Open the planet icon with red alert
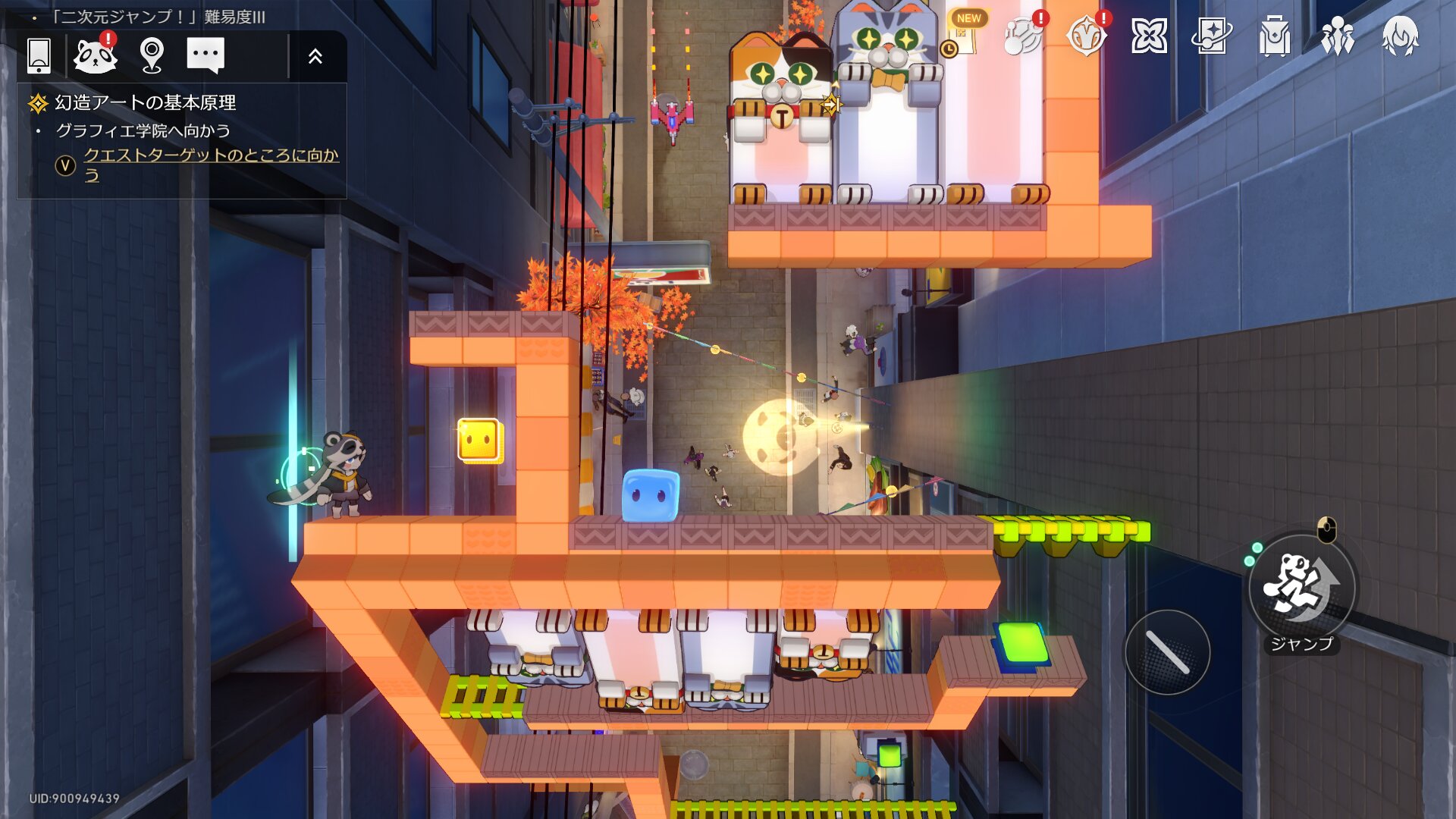1456x819 pixels. (x=1023, y=35)
